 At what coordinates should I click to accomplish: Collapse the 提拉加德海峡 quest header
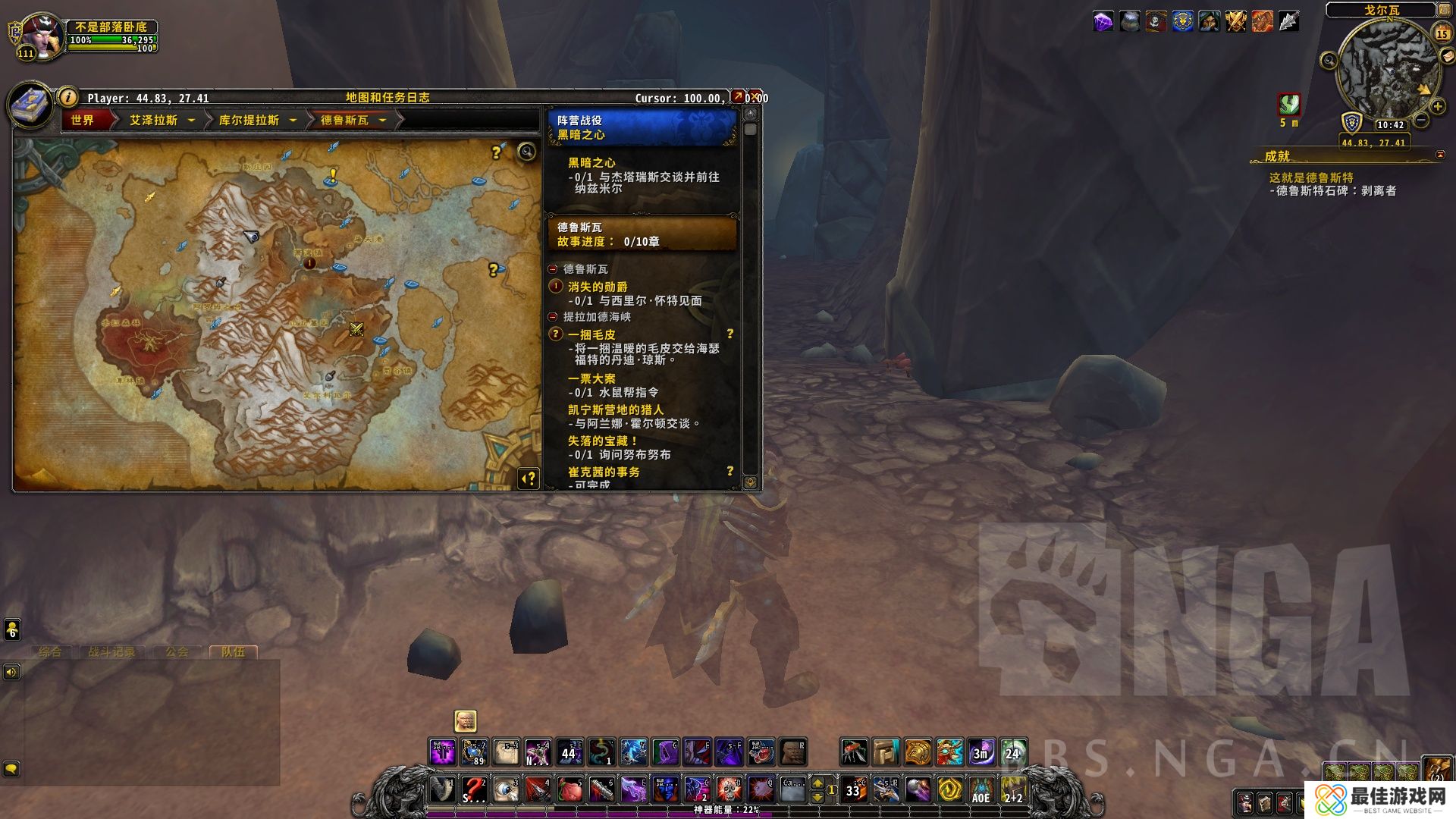pos(553,317)
